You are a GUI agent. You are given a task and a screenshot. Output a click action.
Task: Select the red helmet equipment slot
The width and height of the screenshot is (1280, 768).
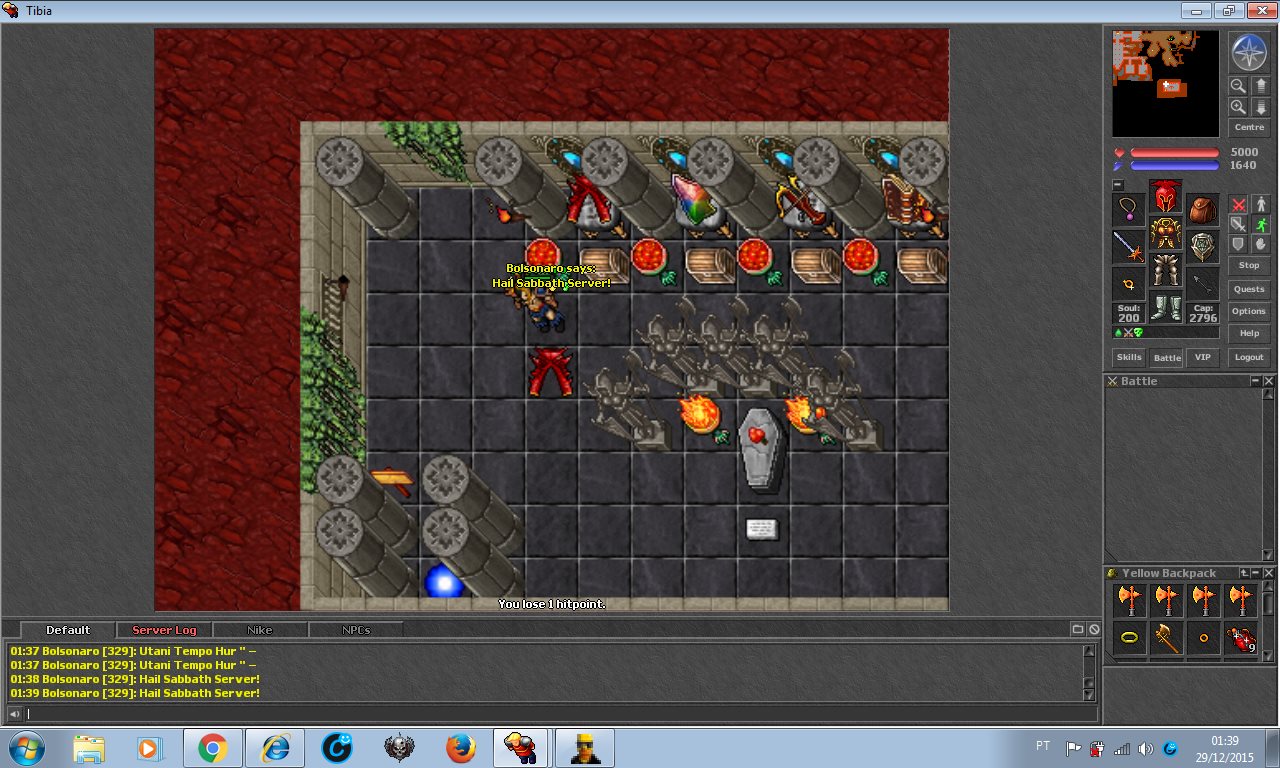[x=1165, y=197]
